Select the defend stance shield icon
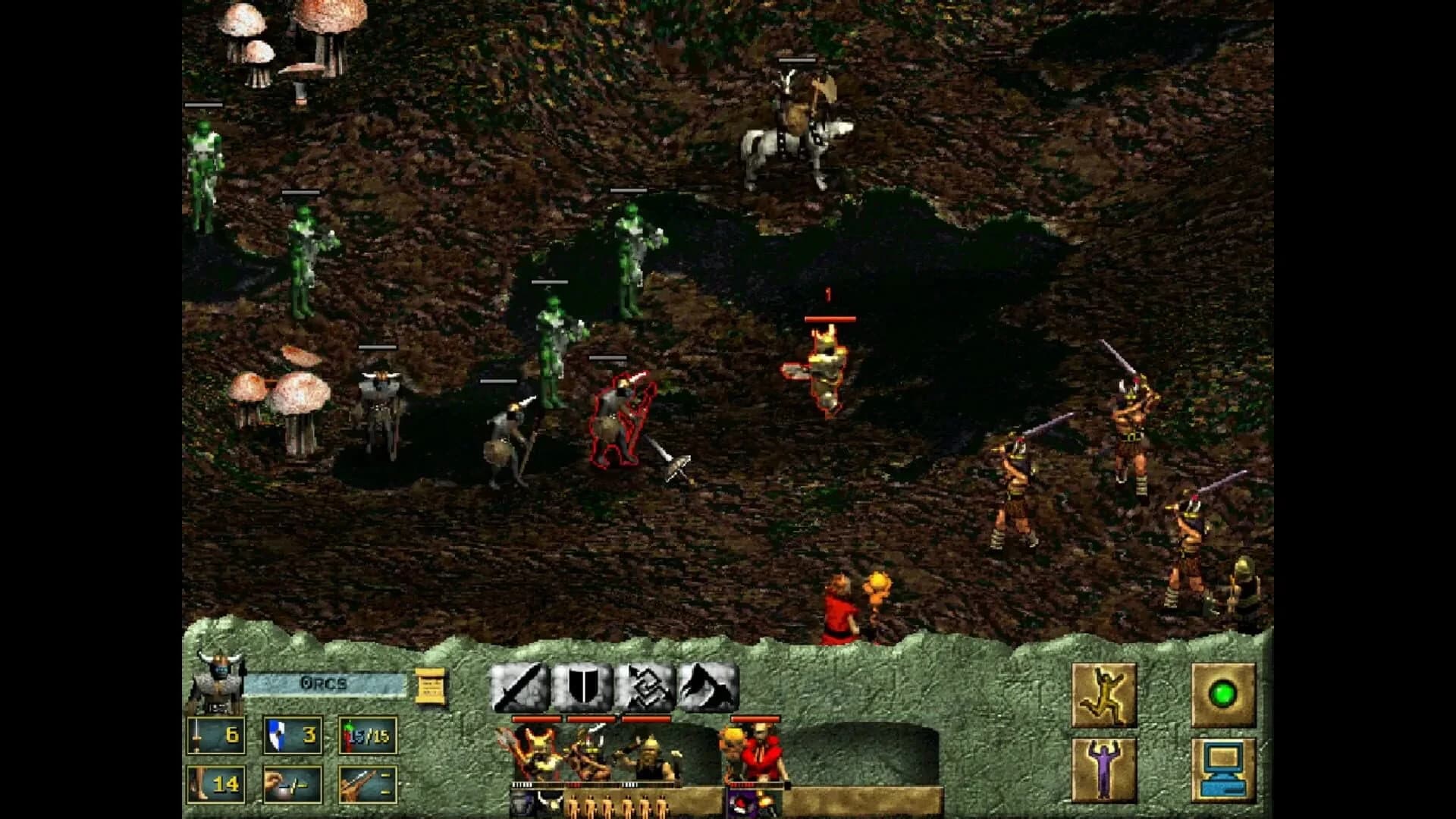This screenshot has width=1456, height=819. [x=582, y=686]
